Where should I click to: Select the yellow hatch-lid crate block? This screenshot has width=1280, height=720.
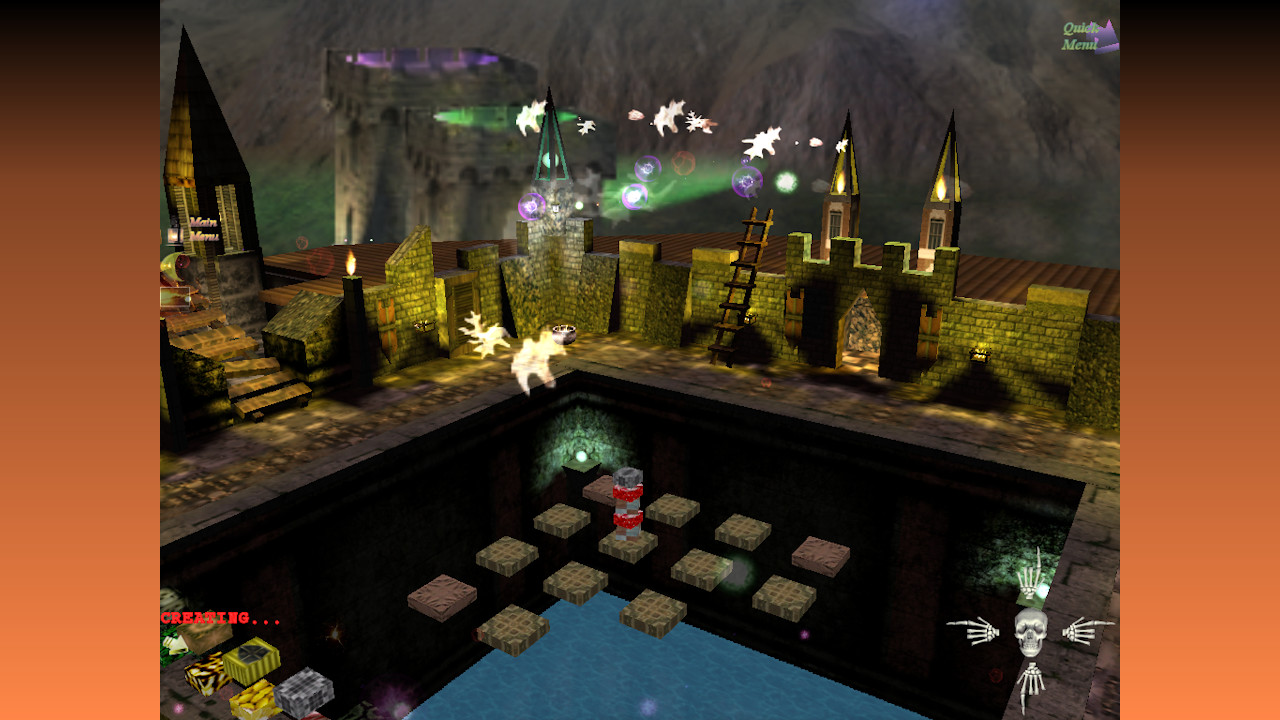(251, 659)
